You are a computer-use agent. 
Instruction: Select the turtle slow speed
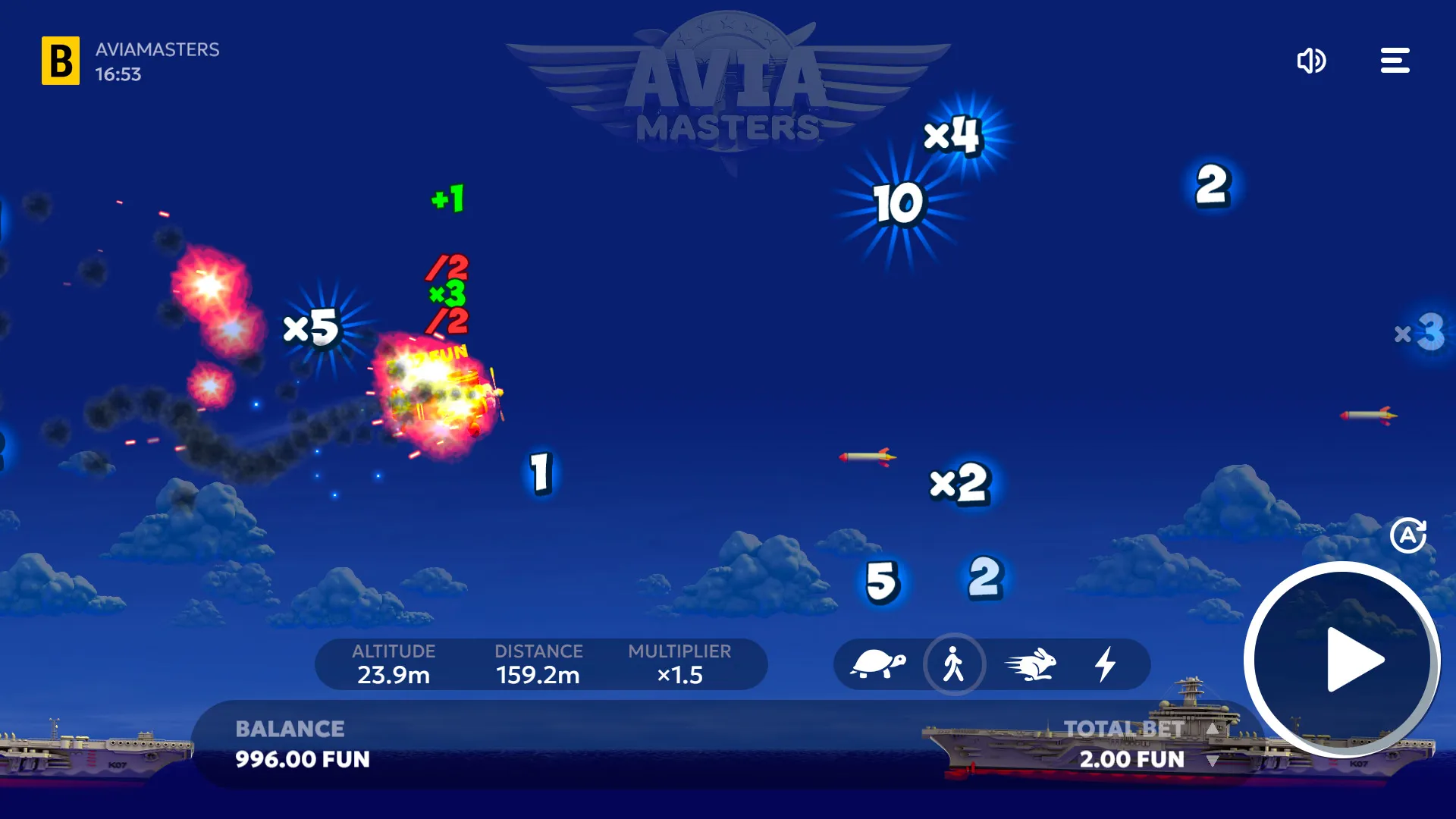click(877, 664)
